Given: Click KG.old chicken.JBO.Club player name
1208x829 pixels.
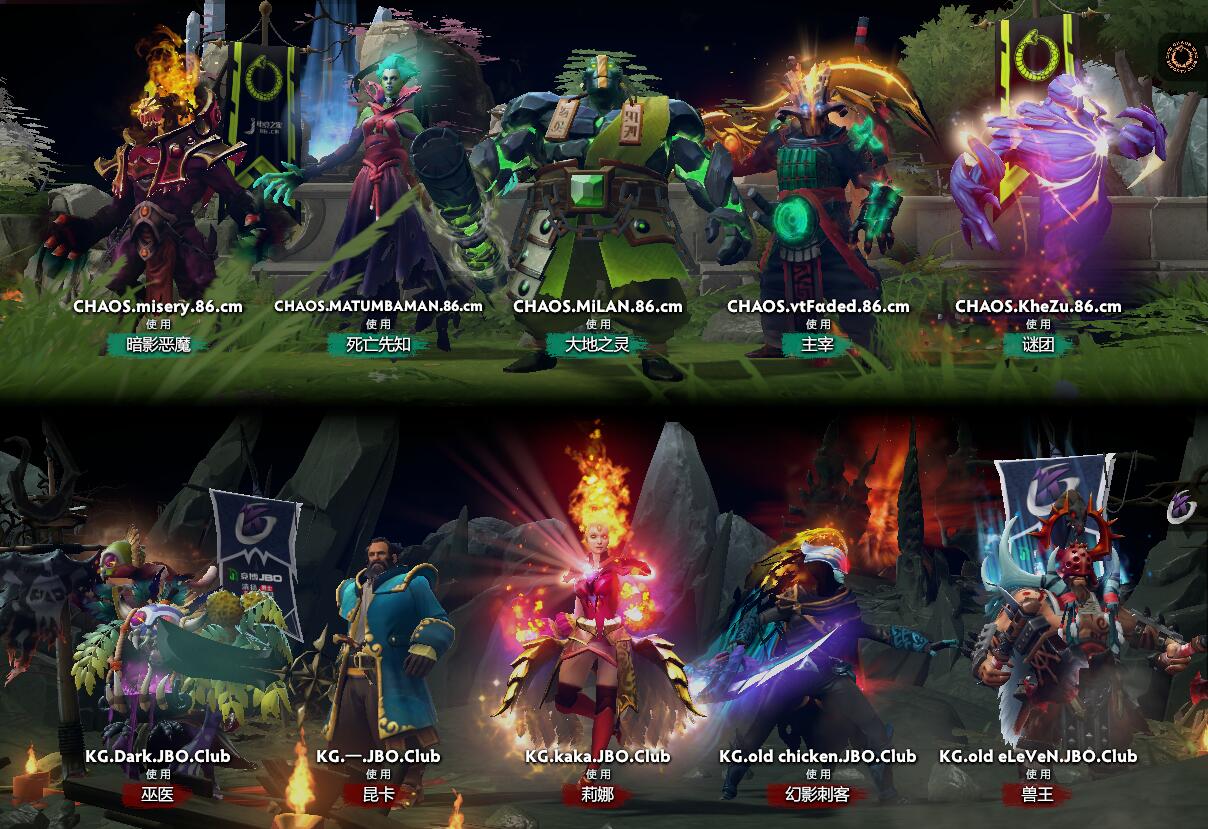Looking at the screenshot, I should coord(818,756).
